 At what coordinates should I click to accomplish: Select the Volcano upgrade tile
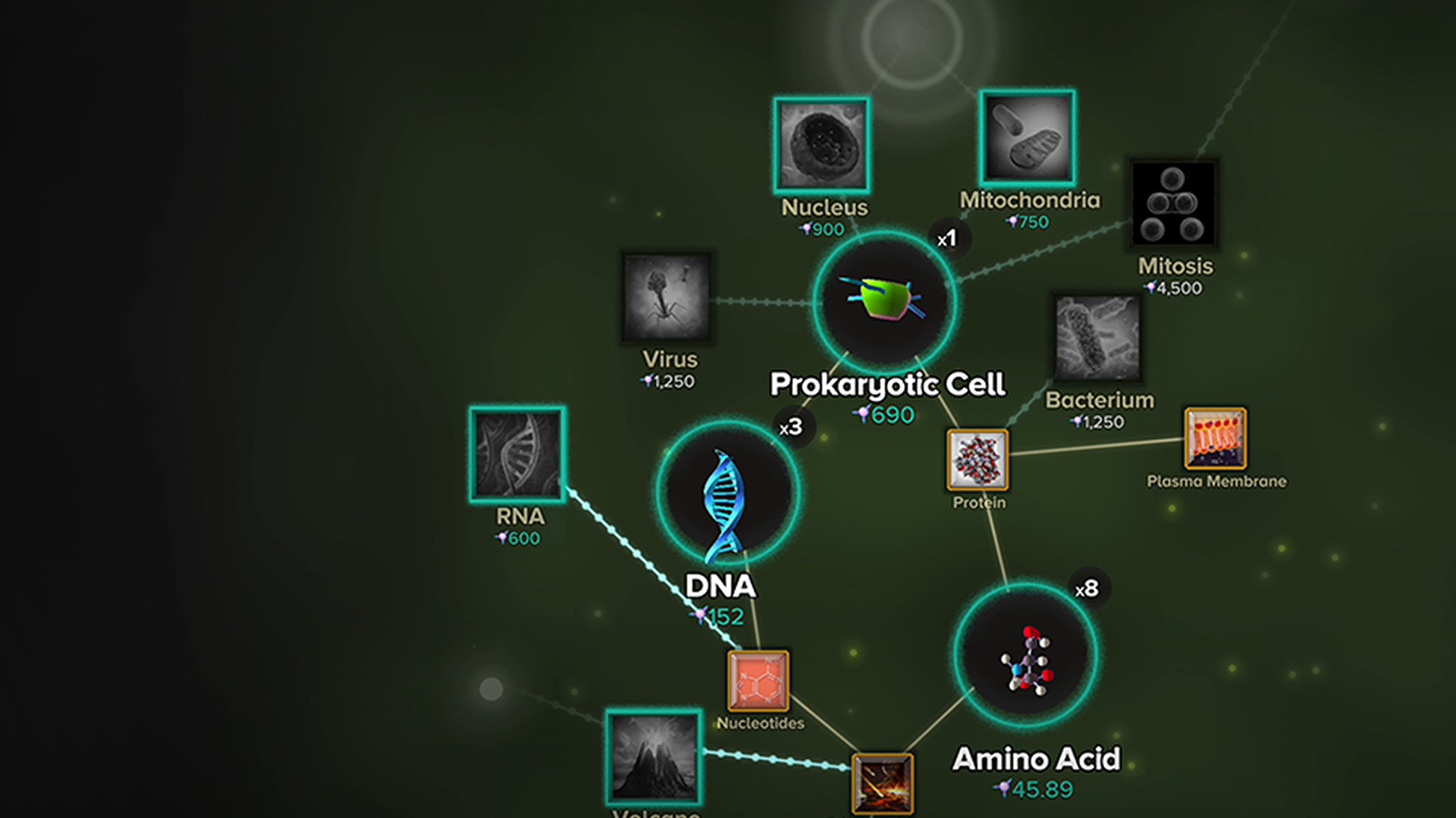tap(654, 757)
